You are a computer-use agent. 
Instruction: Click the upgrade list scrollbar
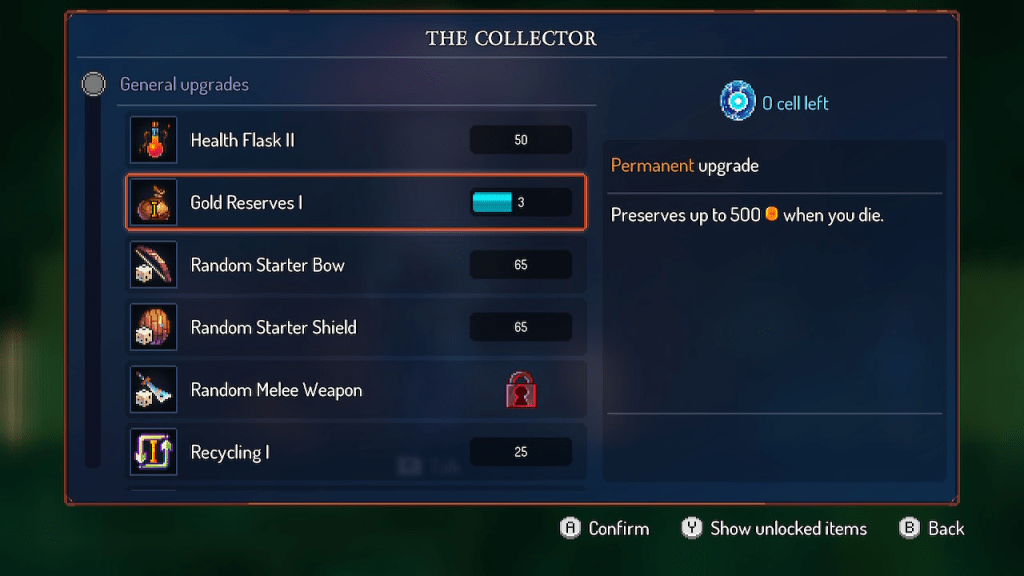[93, 280]
